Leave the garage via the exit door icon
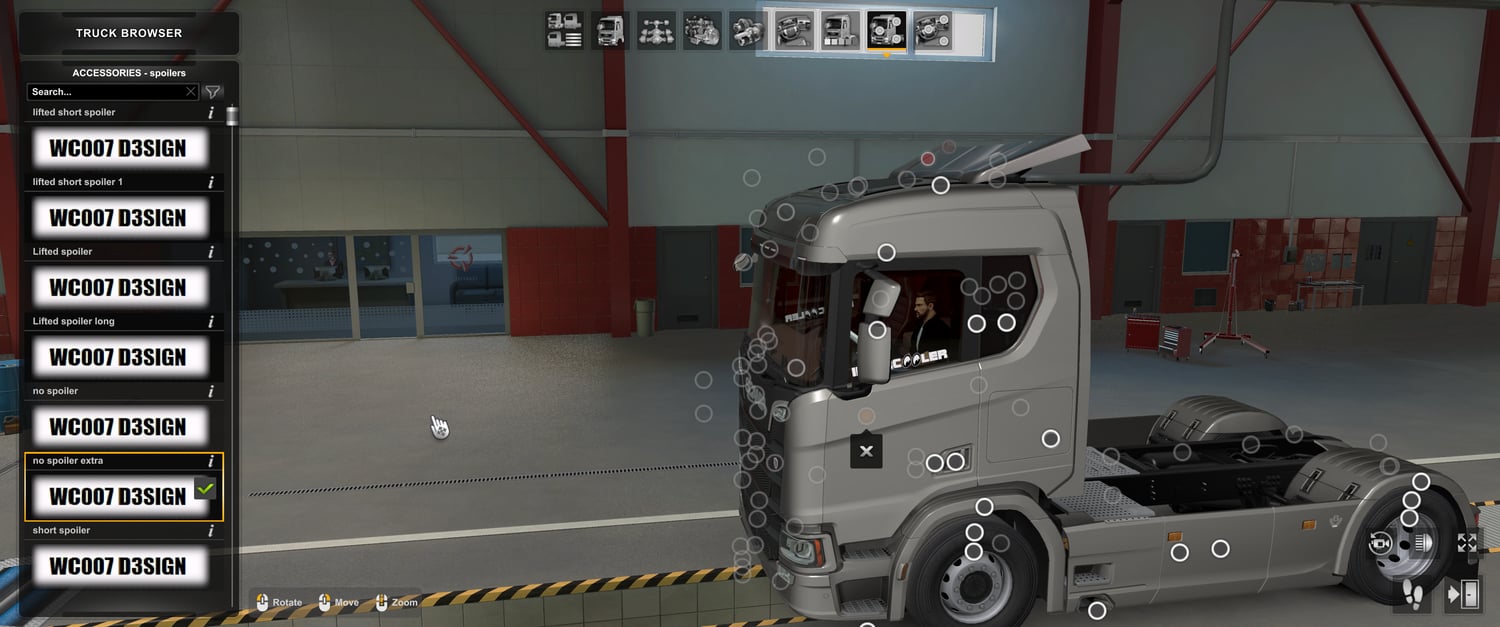This screenshot has width=1500, height=627. coord(1464,595)
